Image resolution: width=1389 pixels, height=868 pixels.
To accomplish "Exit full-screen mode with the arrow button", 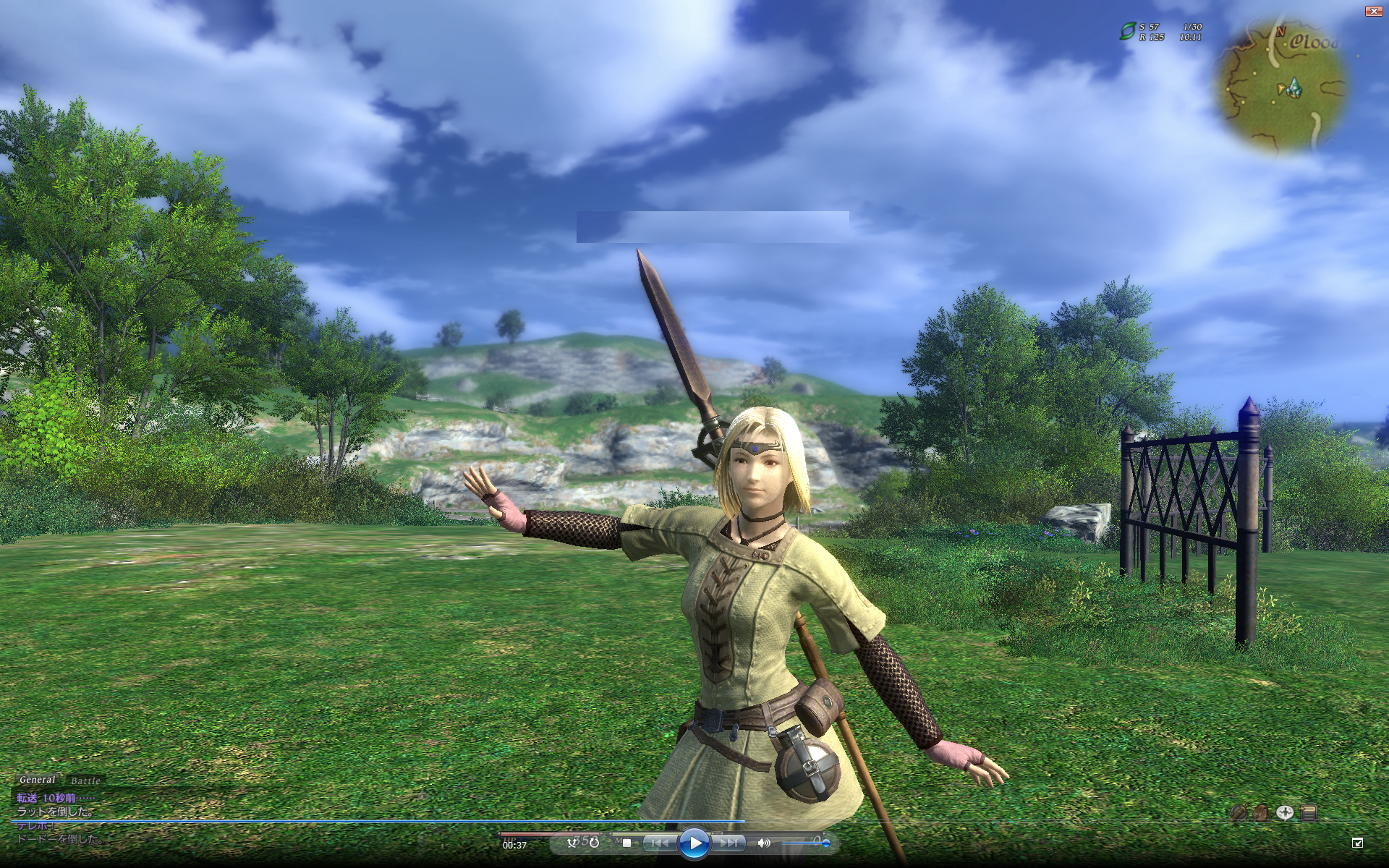I will click(x=1357, y=843).
